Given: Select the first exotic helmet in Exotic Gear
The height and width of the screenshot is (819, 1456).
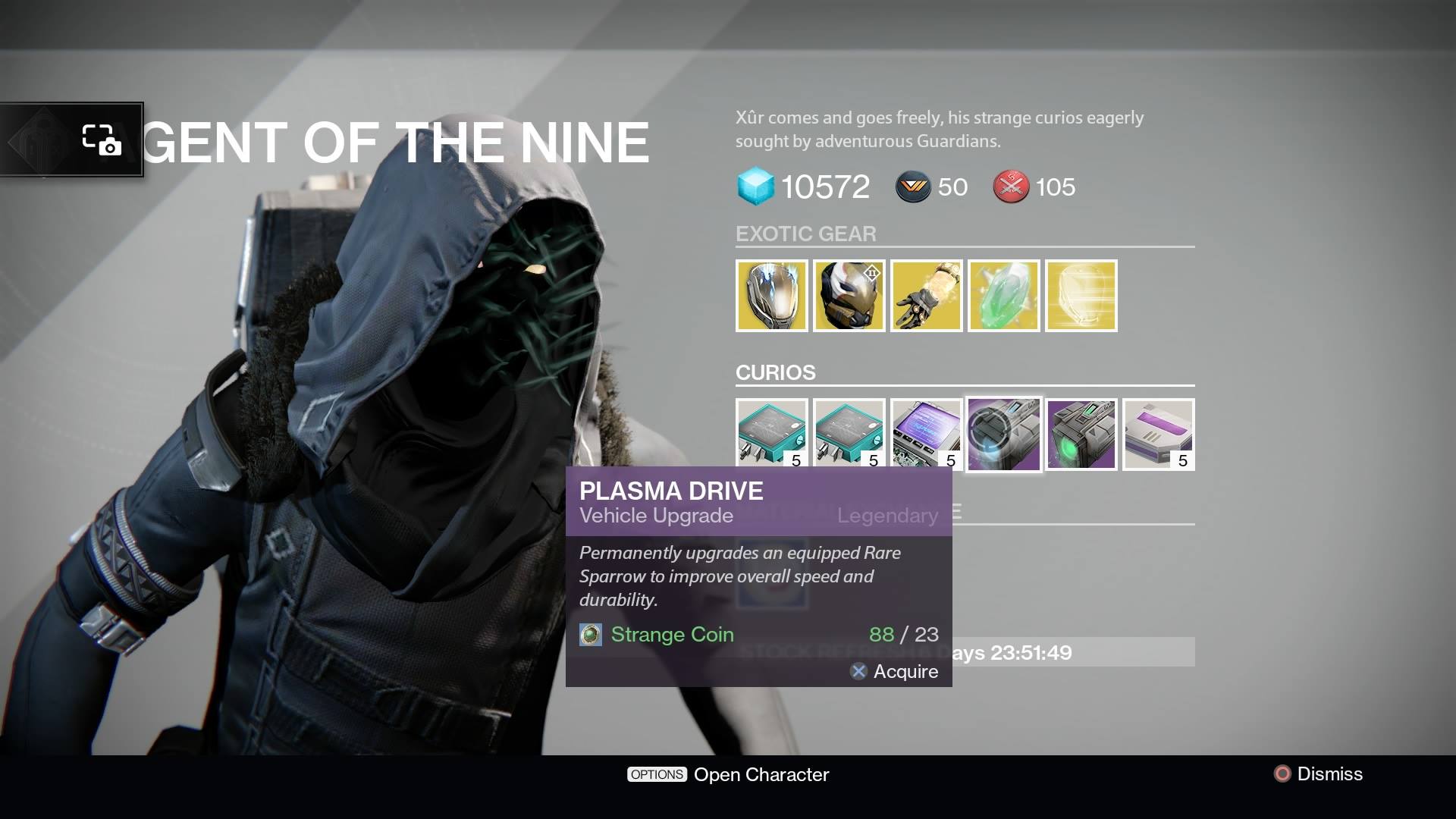Looking at the screenshot, I should pos(771,296).
